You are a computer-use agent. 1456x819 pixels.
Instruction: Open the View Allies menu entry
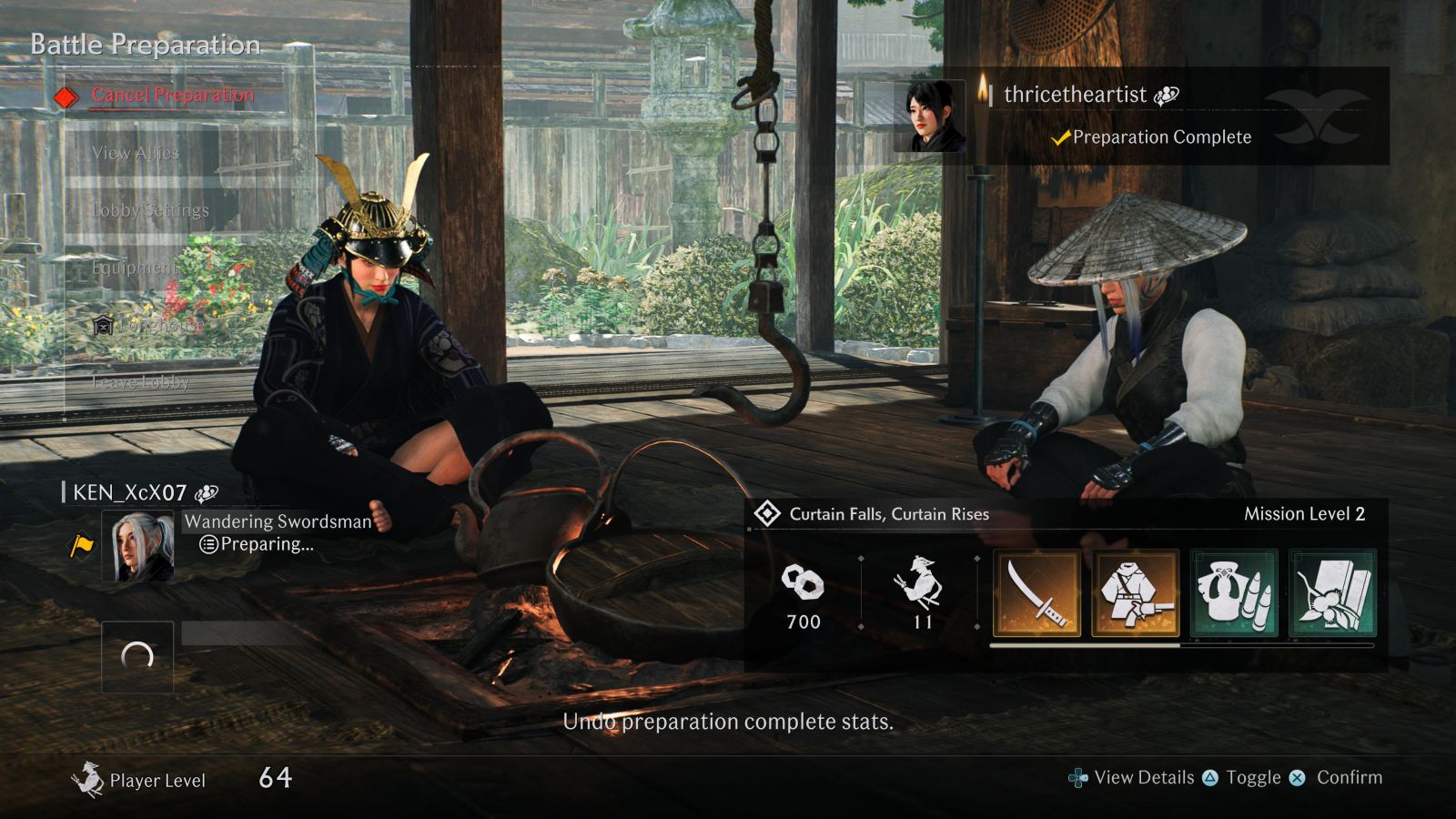click(136, 153)
